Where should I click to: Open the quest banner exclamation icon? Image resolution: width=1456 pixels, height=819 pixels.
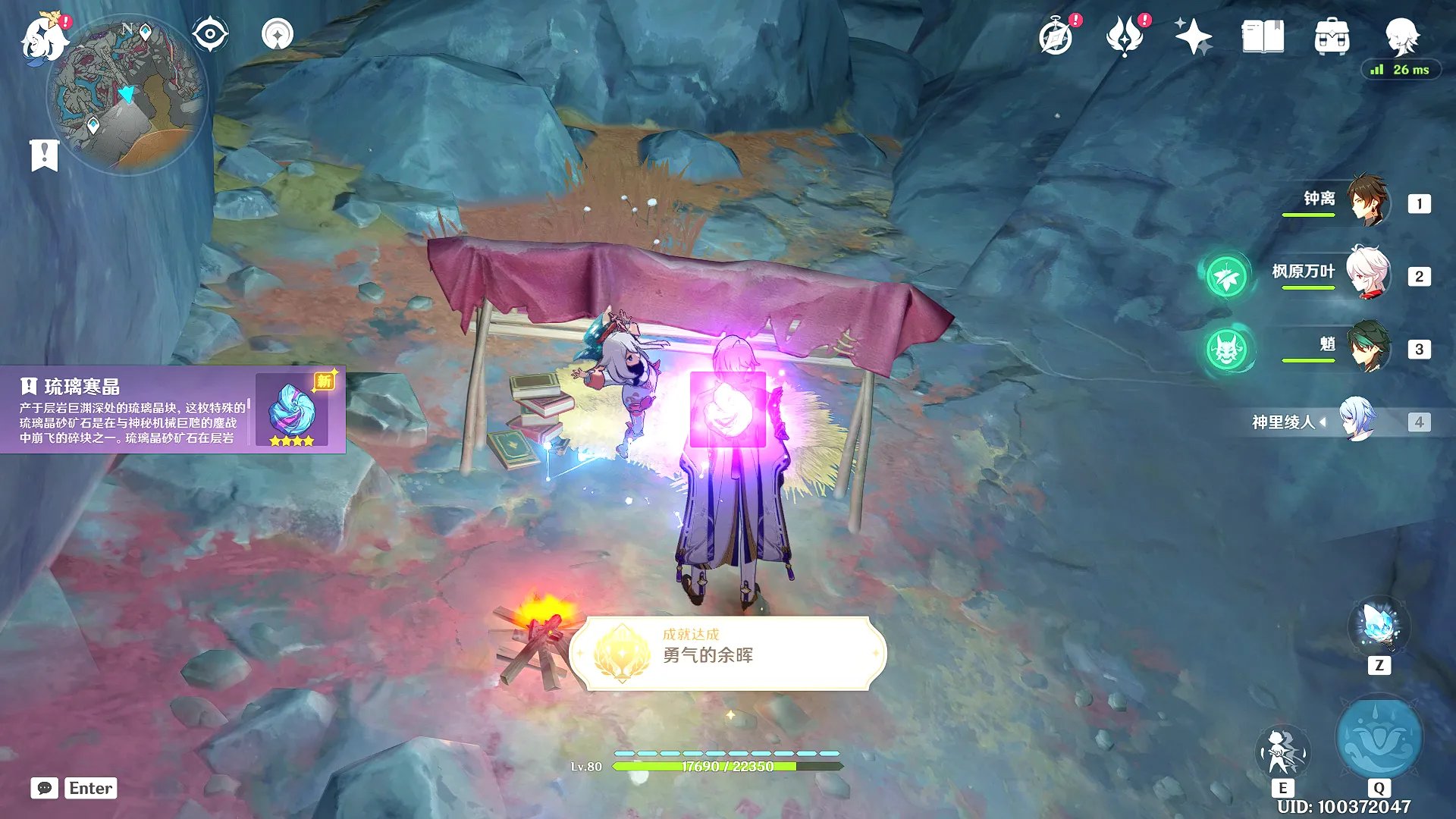click(x=44, y=155)
